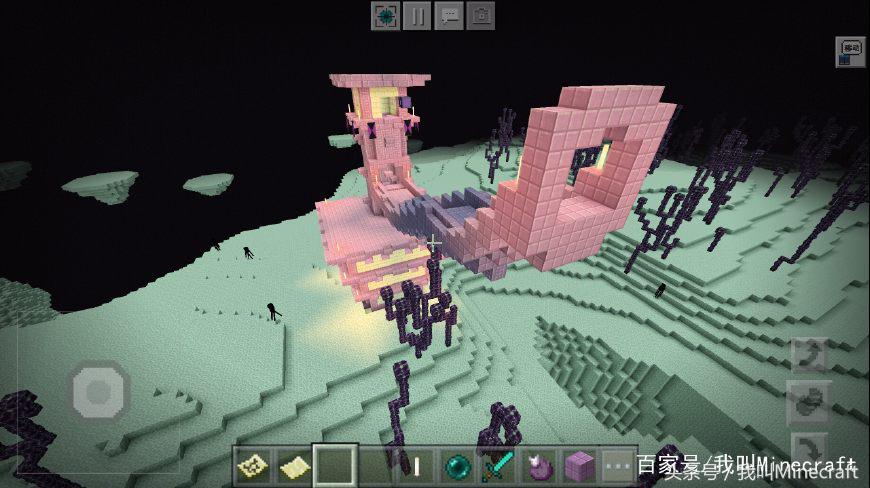Screen dimensions: 870x488
Task: Select the purple potion hotbar slot
Action: pos(540,466)
